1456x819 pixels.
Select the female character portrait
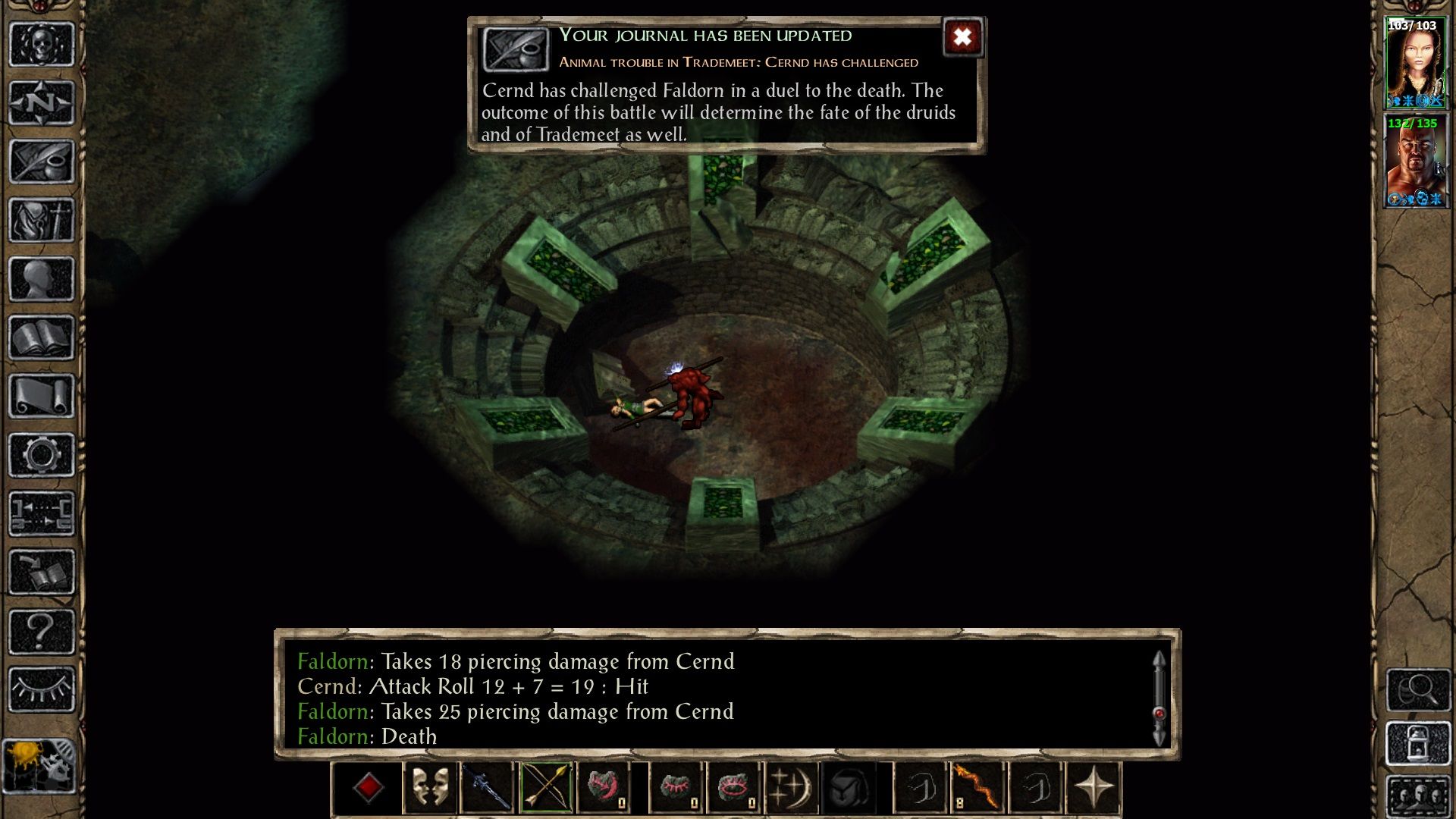pyautogui.click(x=1415, y=64)
